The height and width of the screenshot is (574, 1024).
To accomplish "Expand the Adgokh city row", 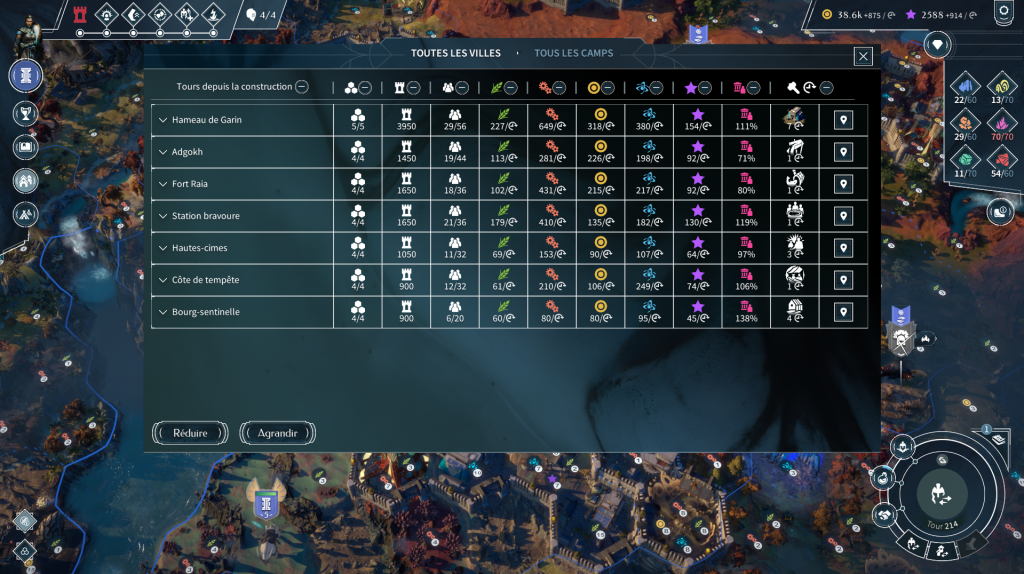I will pos(163,152).
